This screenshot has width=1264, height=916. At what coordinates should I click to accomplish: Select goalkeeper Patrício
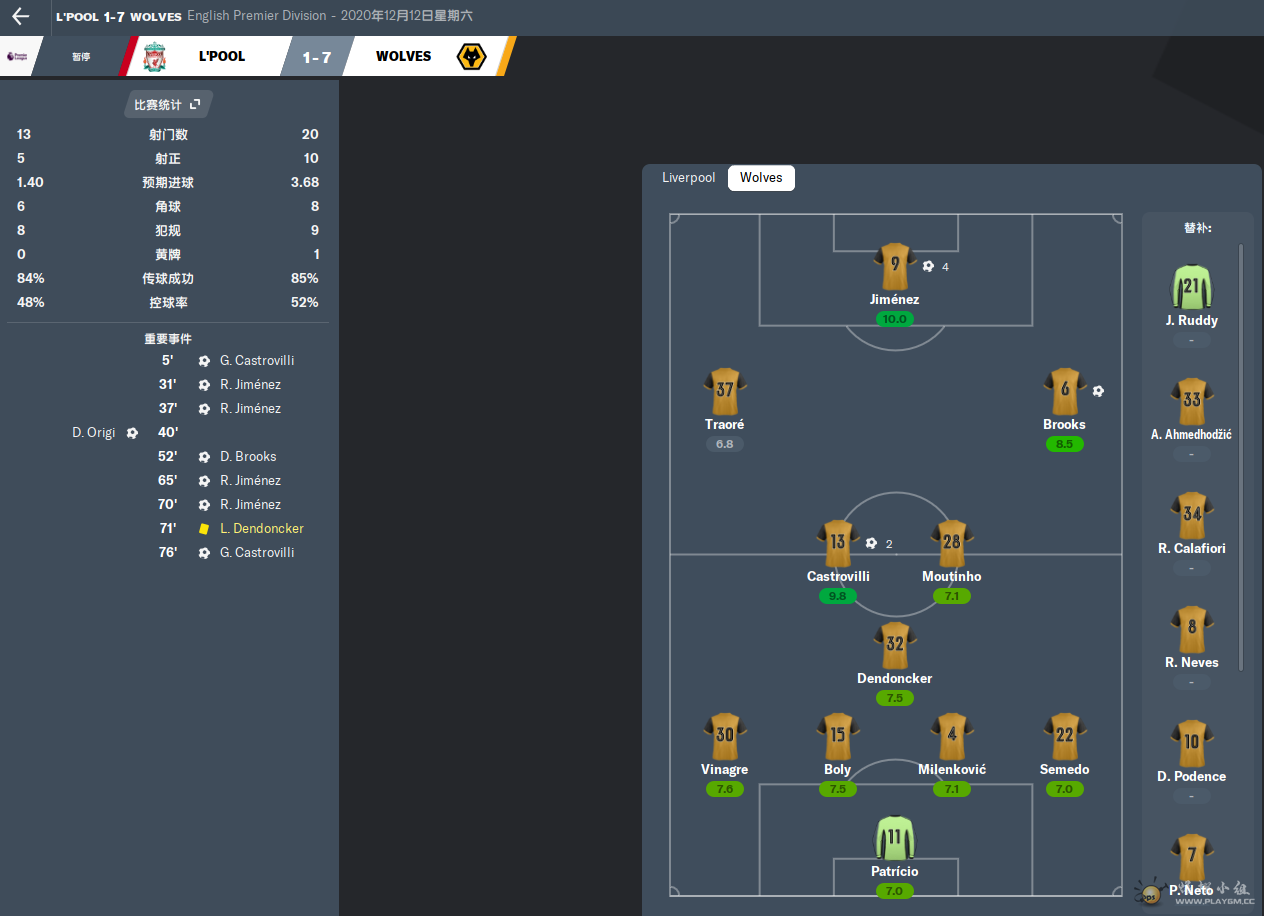click(894, 840)
